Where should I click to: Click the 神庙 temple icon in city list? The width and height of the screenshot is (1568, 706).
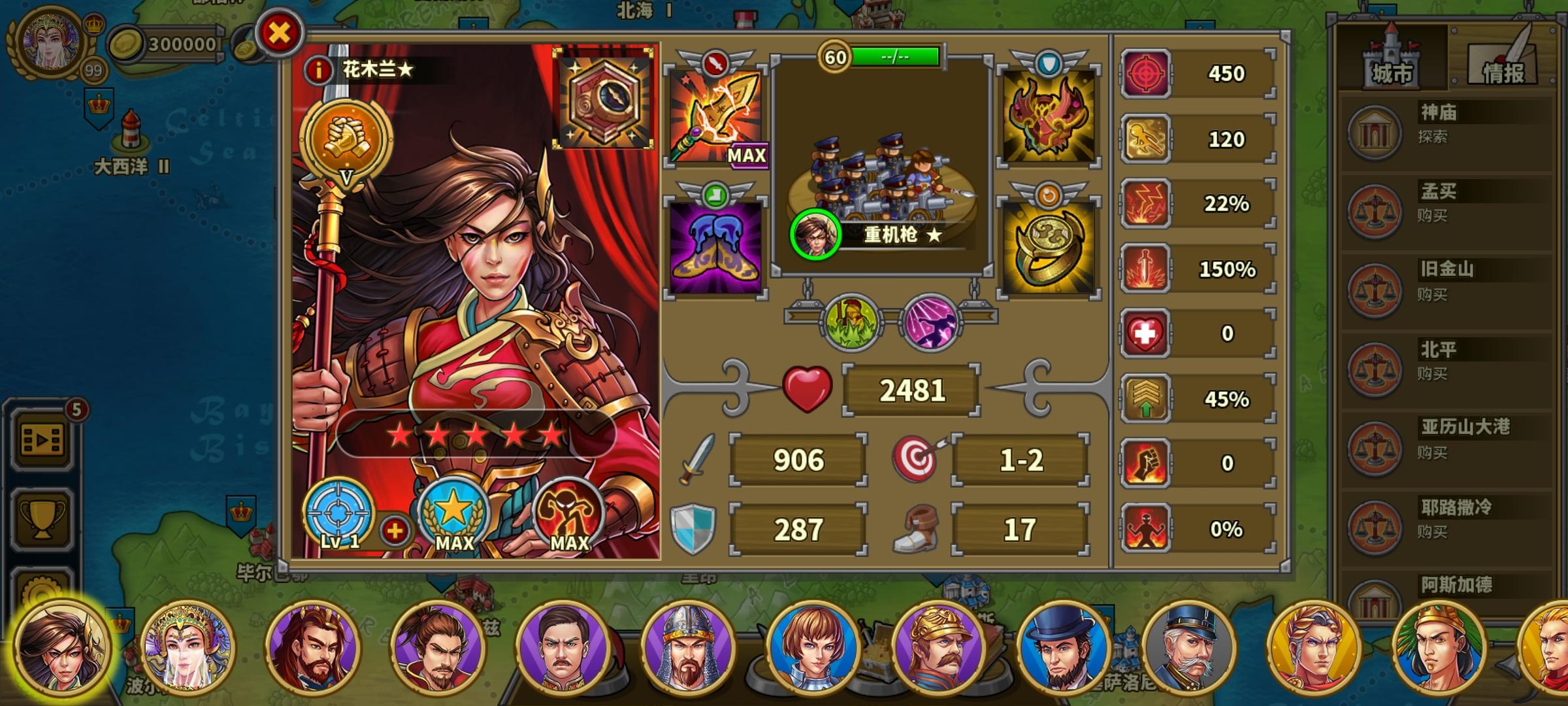coord(1375,134)
